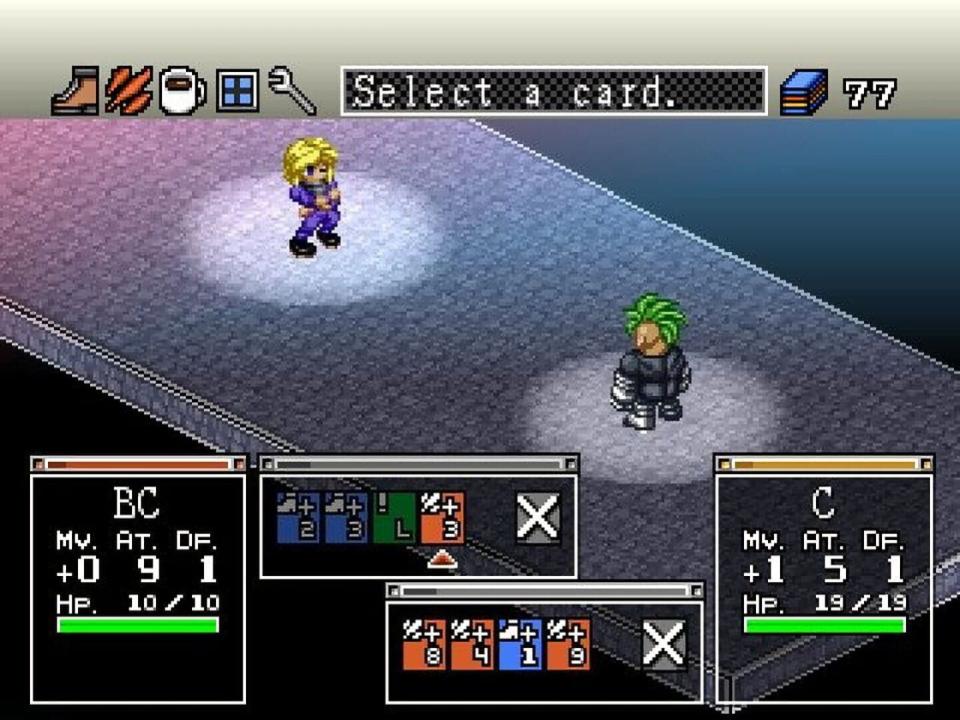Select the orange attack 9 card
This screenshot has height=720, width=960.
coord(568,644)
